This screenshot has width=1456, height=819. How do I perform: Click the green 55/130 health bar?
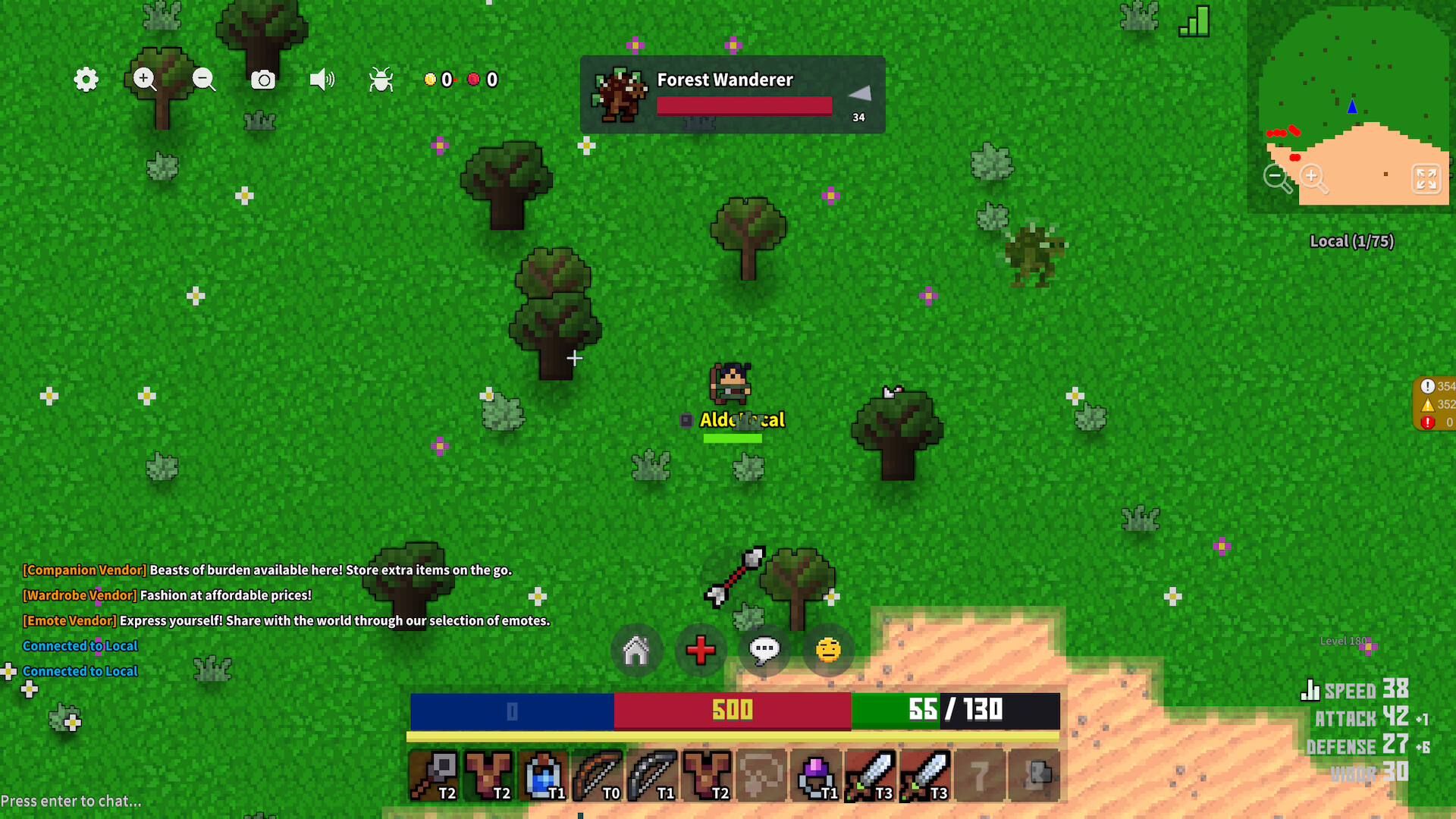[x=954, y=711]
